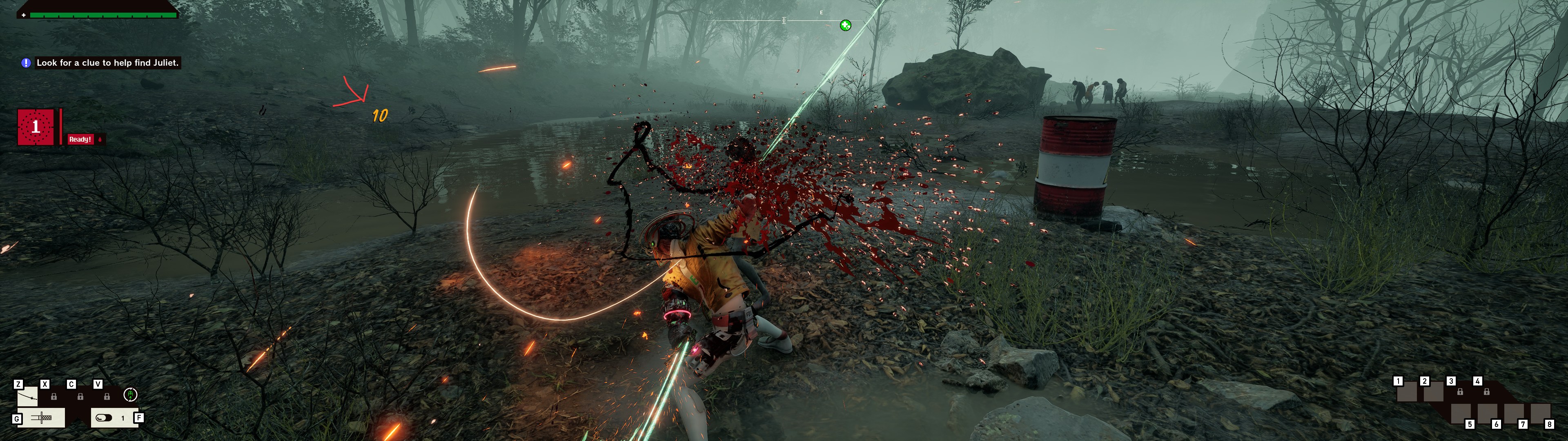Viewport: 1568px width, 441px height.
Task: Select the green marker on the compass
Action: [x=846, y=25]
